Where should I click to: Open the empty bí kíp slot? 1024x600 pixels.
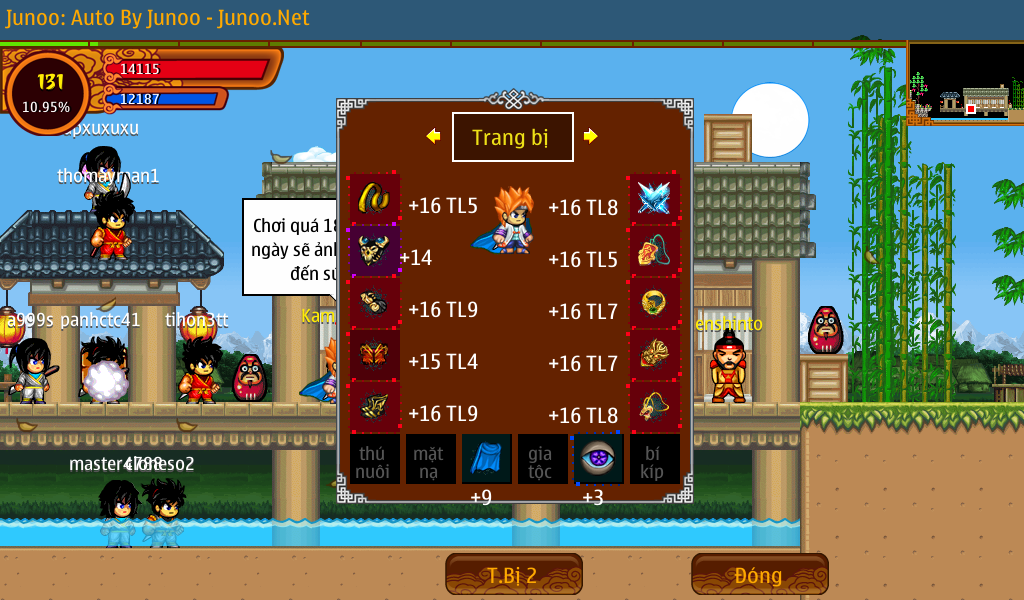pos(655,459)
